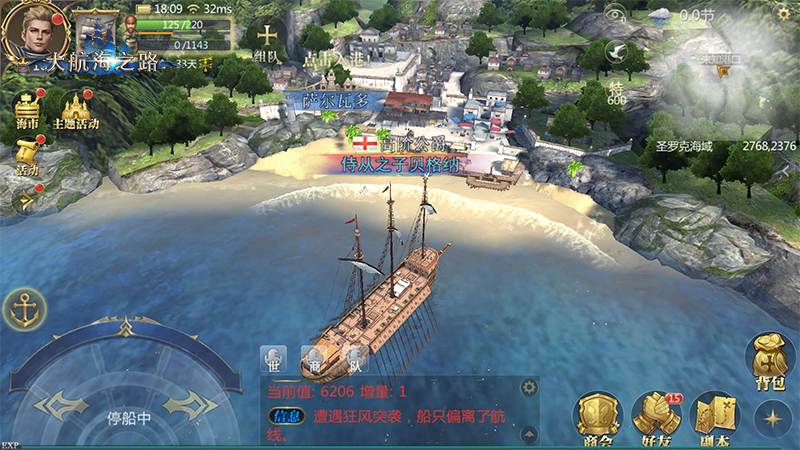Expand the arrow menu on left edge
The image size is (800, 450).
[24, 199]
